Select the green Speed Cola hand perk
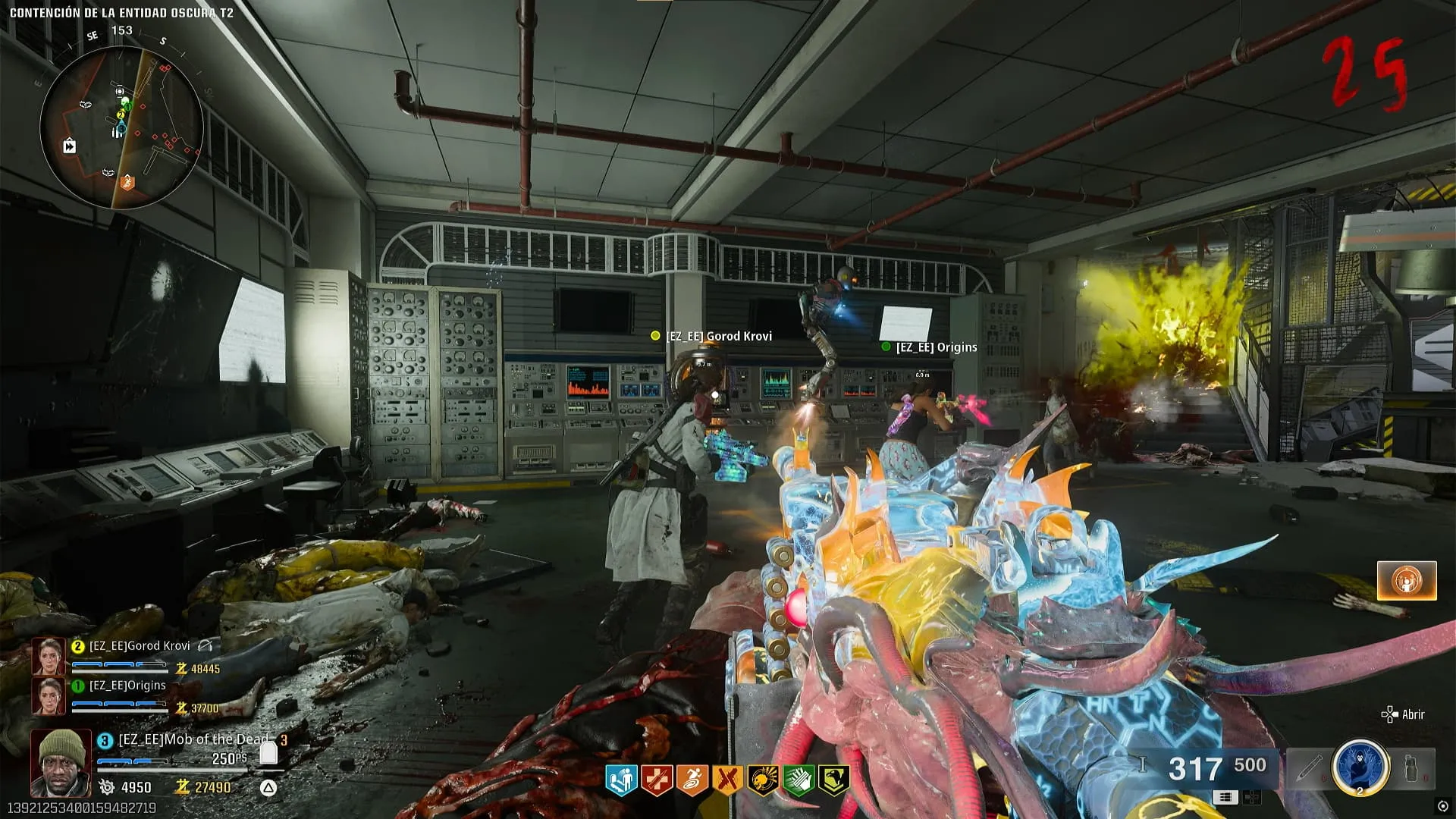Viewport: 1456px width, 819px height. tap(798, 780)
